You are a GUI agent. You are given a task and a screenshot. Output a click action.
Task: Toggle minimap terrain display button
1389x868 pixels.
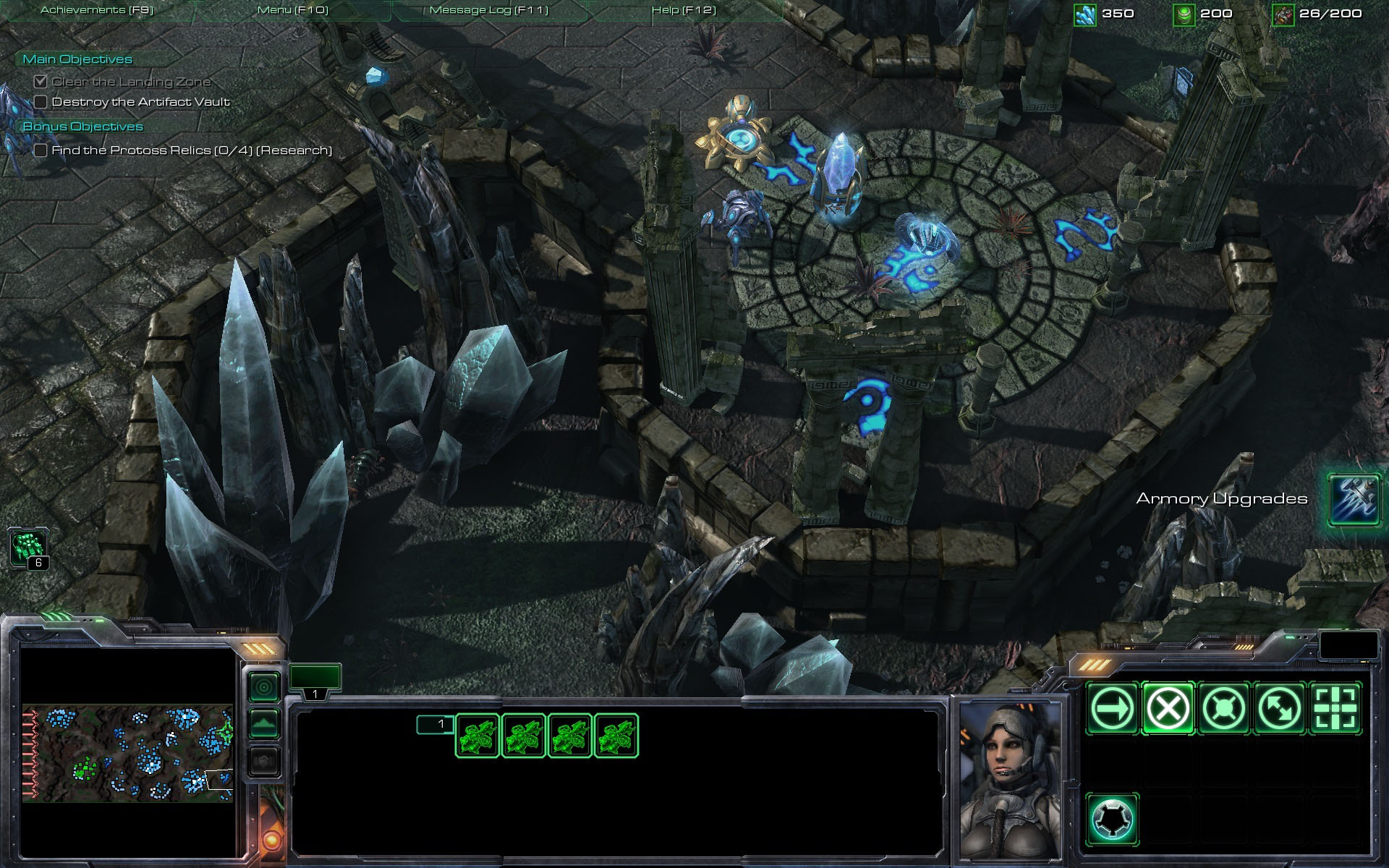pos(264,724)
